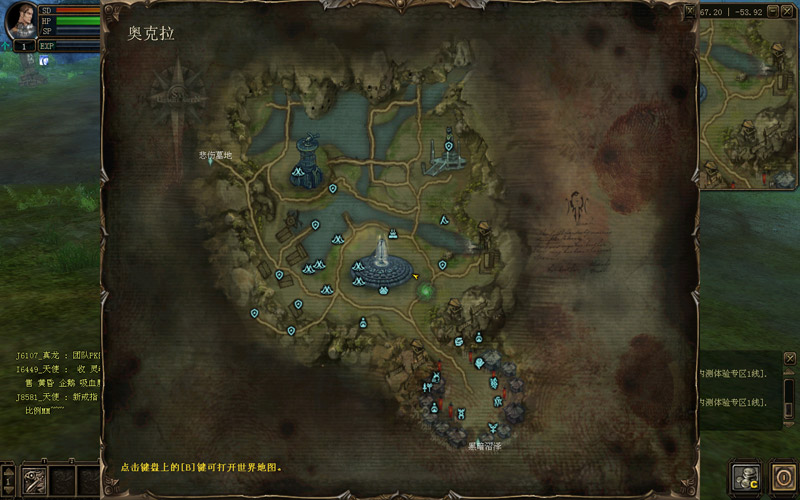Click the green glowing player position marker
This screenshot has width=800, height=500.
pyautogui.click(x=425, y=291)
